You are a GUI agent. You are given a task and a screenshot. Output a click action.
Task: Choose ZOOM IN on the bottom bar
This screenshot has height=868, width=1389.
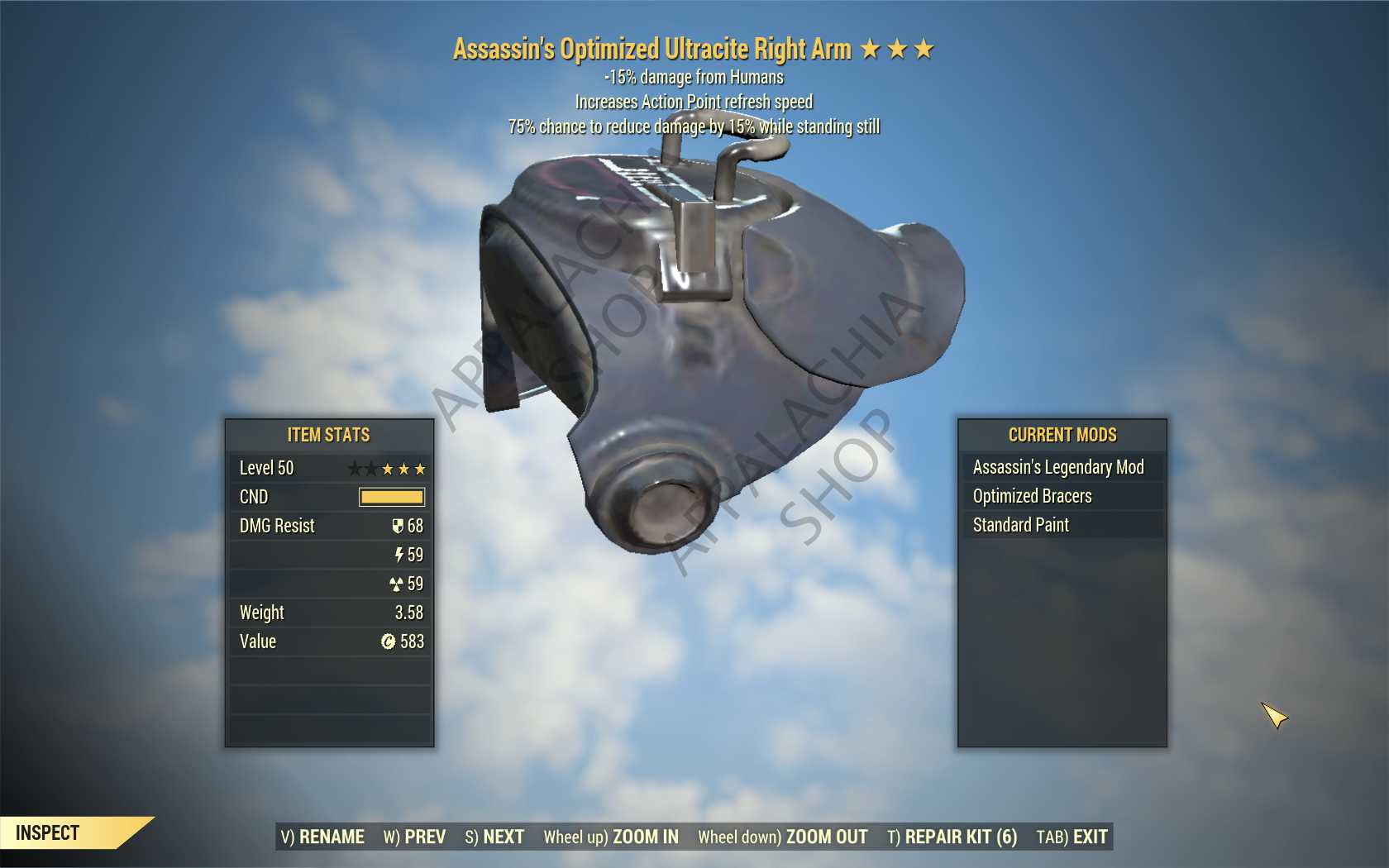pos(611,837)
